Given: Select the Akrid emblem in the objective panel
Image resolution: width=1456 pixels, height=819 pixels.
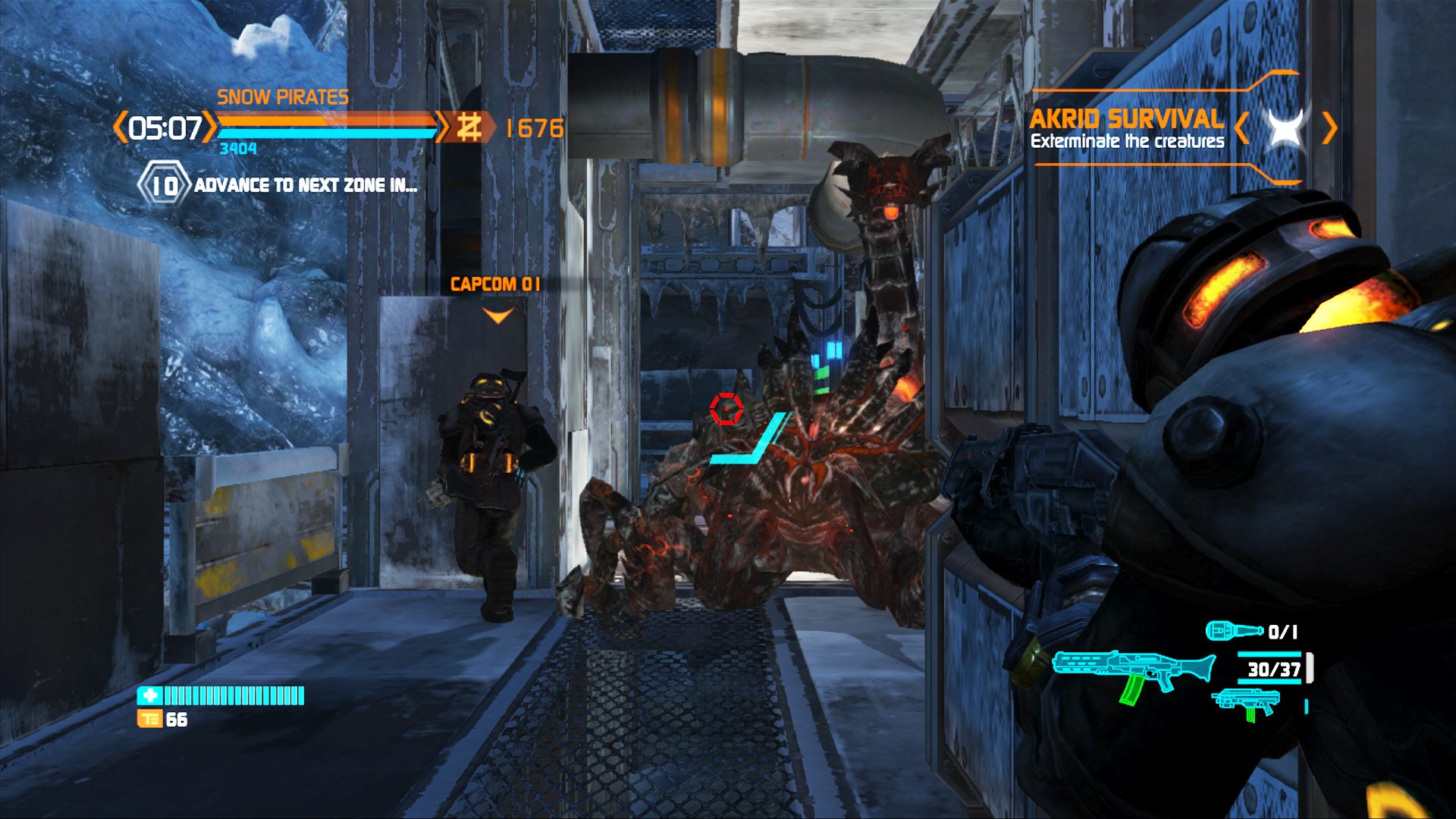Looking at the screenshot, I should (1286, 127).
